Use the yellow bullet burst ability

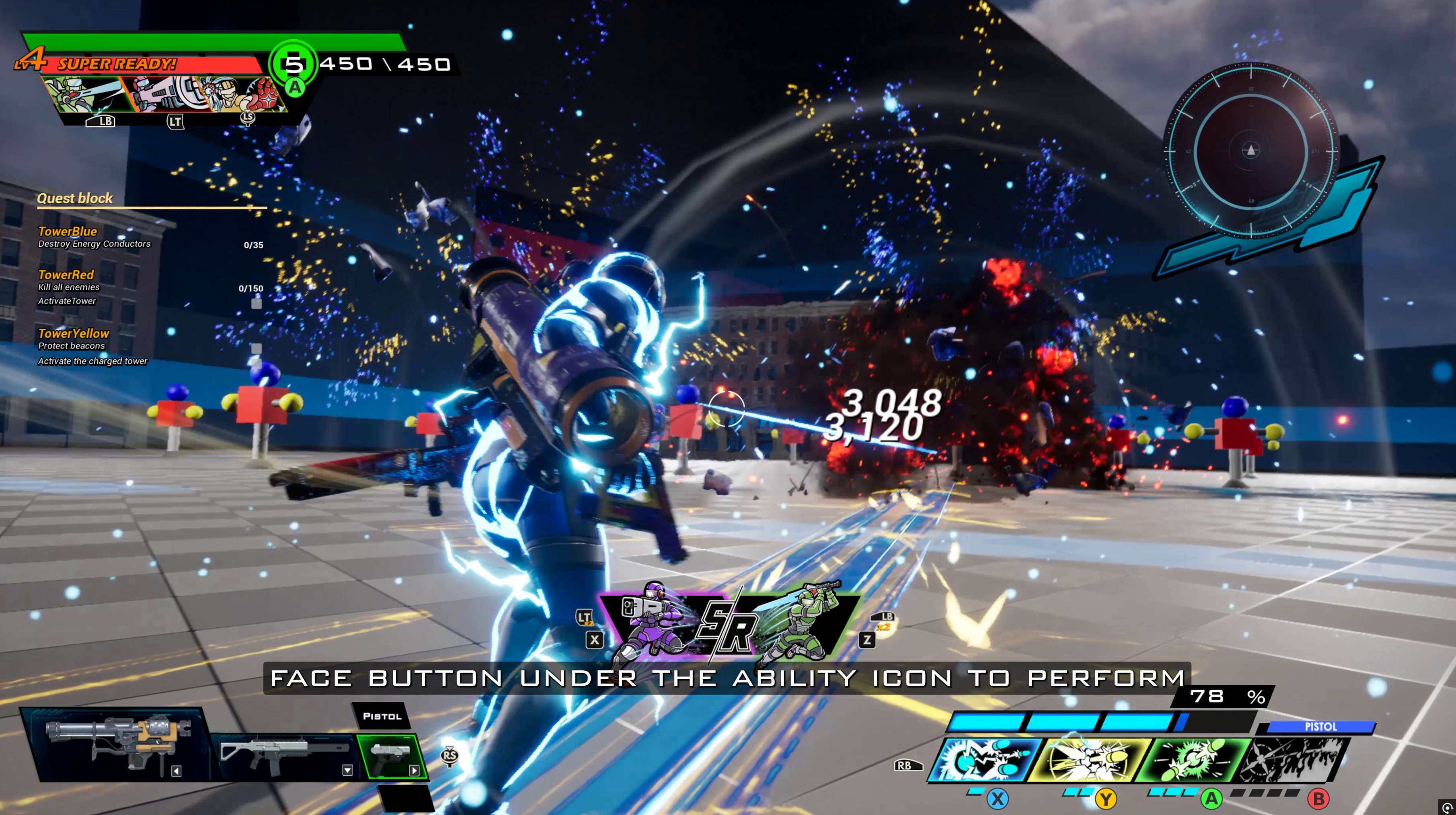tap(1088, 760)
